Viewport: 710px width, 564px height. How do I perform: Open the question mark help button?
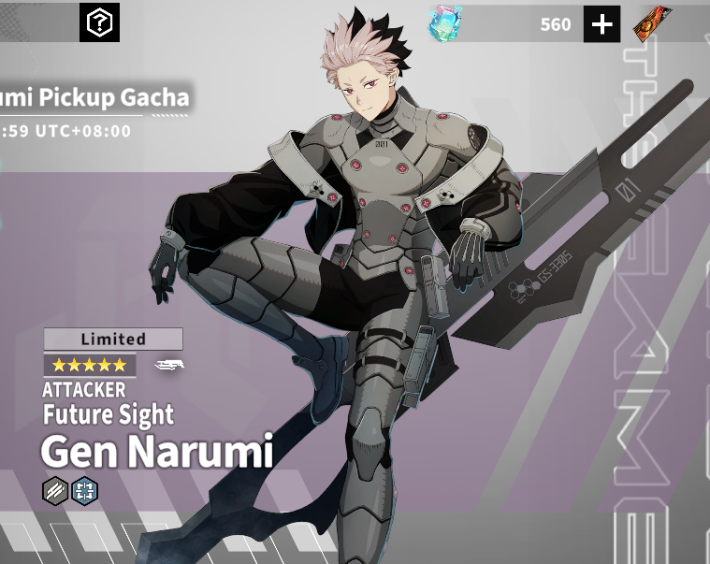click(99, 22)
